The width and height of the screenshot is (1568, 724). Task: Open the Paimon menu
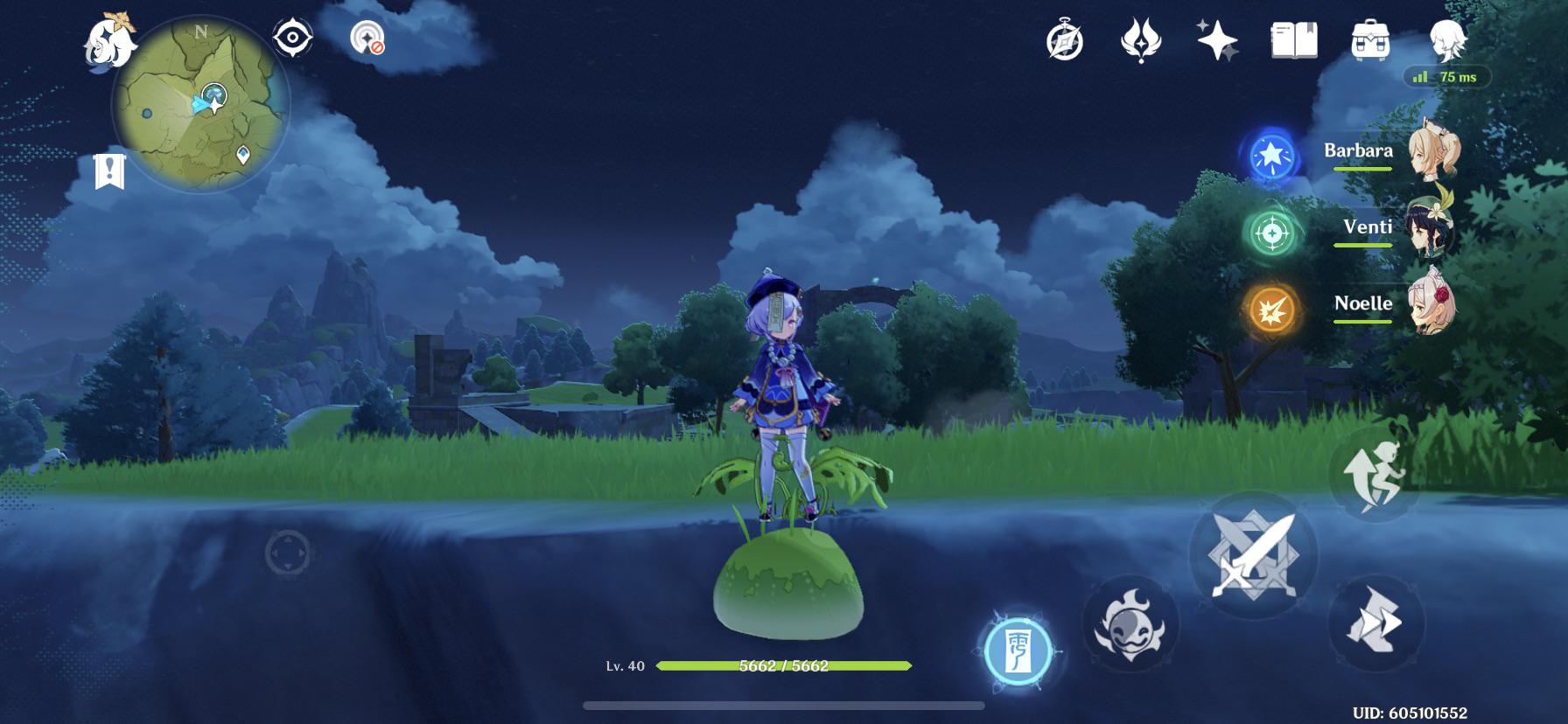[x=108, y=39]
